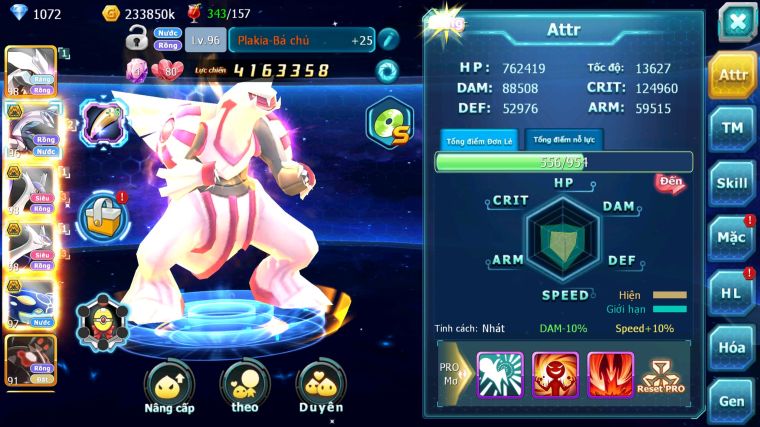This screenshot has width=760, height=427.
Task: Go to the HL tab
Action: pyautogui.click(x=732, y=292)
